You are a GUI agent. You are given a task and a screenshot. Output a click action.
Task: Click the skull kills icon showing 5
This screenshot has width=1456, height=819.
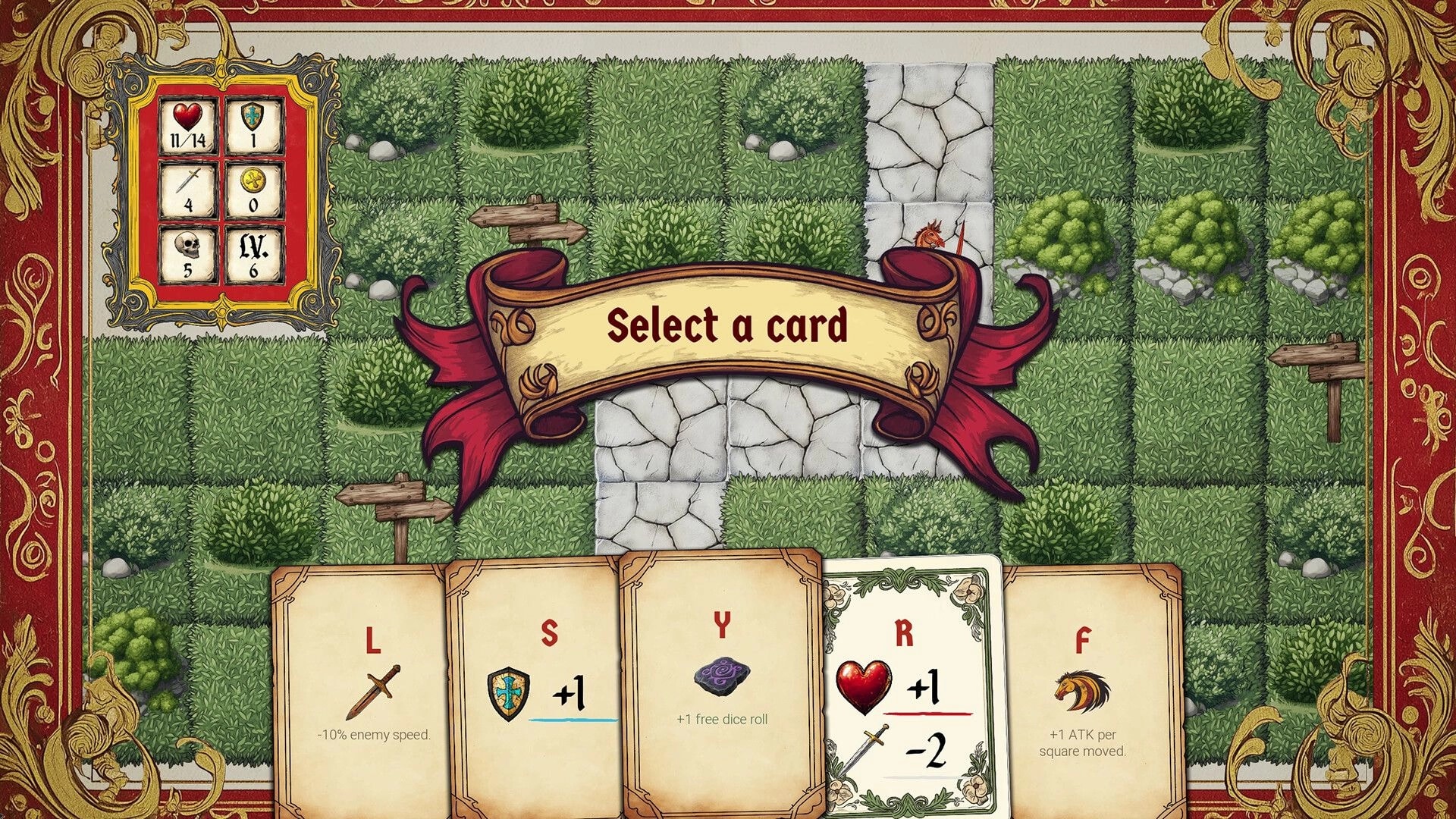tap(187, 252)
